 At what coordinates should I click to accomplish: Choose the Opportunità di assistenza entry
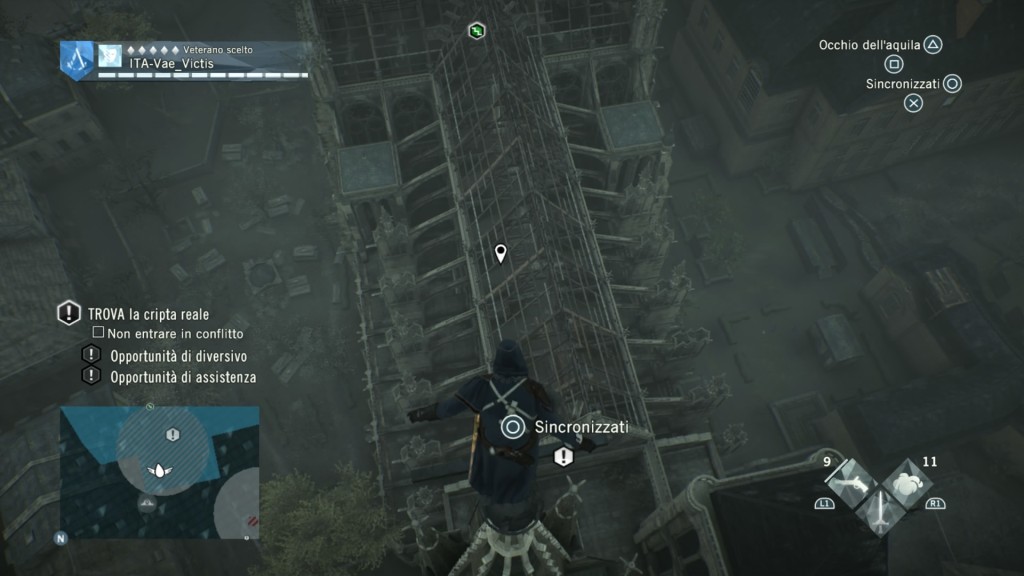183,377
